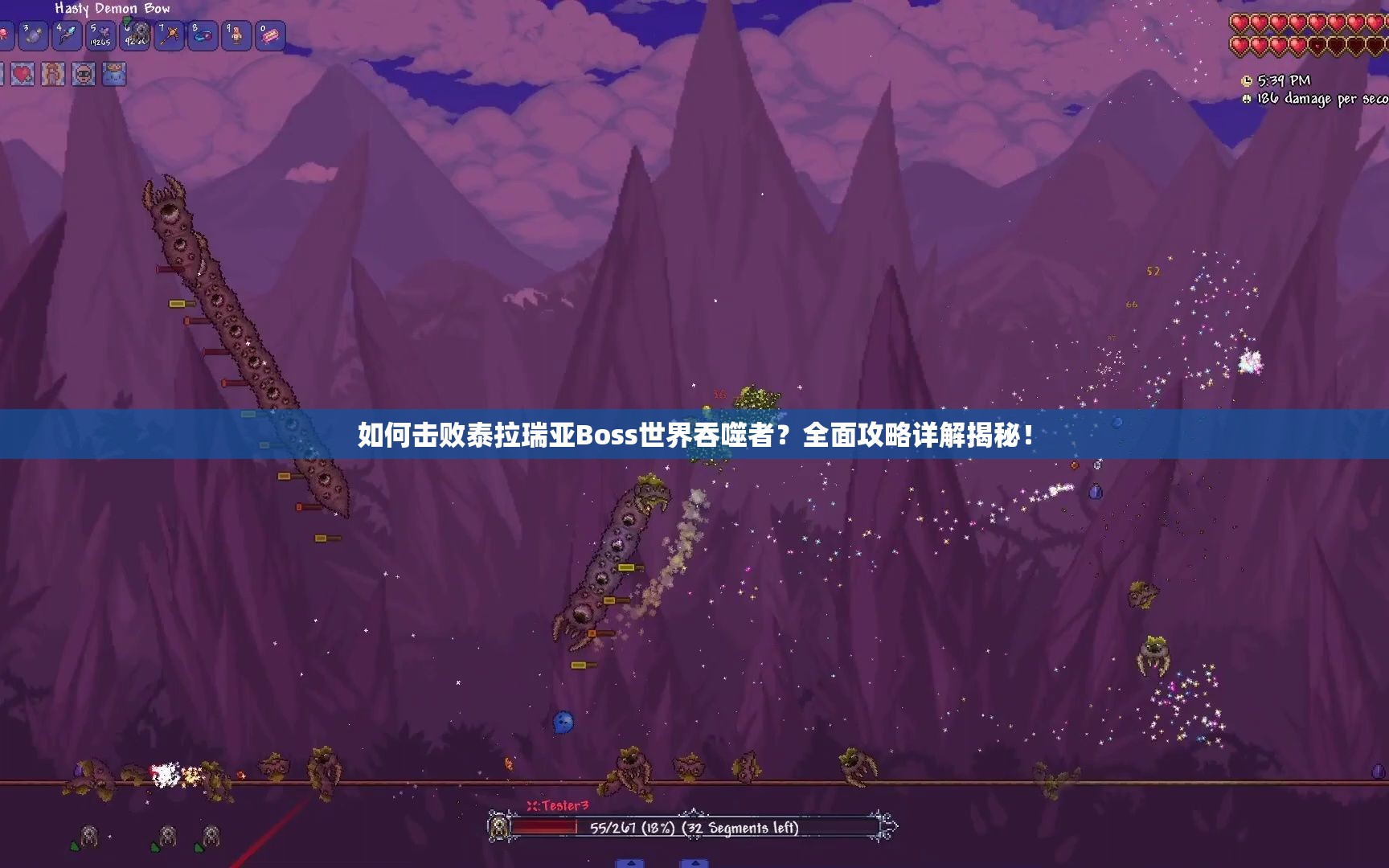Select the yoyo in hotbar slot 8
Image resolution: width=1389 pixels, height=868 pixels.
click(x=203, y=35)
